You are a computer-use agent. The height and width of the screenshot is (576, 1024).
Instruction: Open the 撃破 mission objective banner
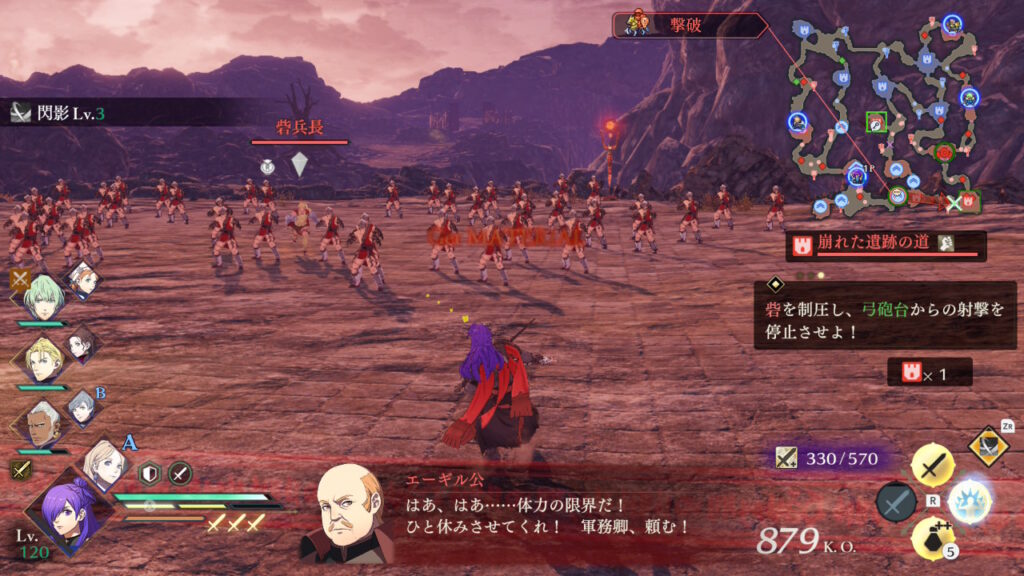click(x=690, y=25)
